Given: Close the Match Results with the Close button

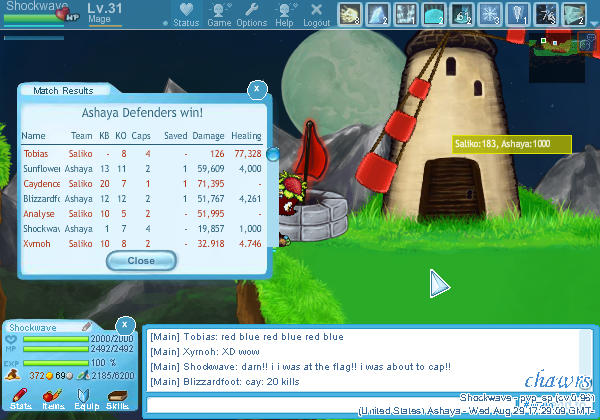Looking at the screenshot, I should pos(141,260).
